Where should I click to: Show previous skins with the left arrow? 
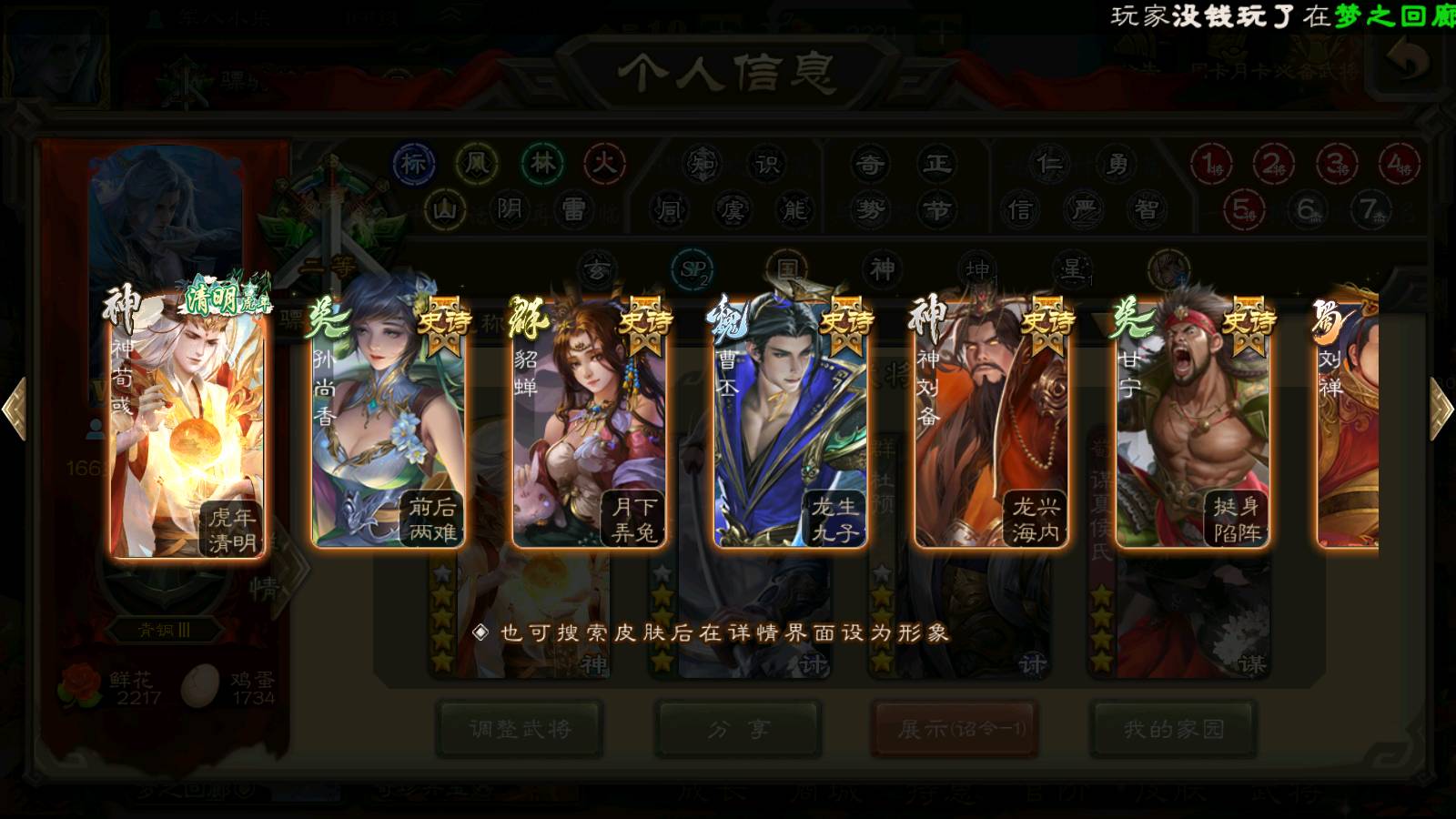(x=15, y=409)
